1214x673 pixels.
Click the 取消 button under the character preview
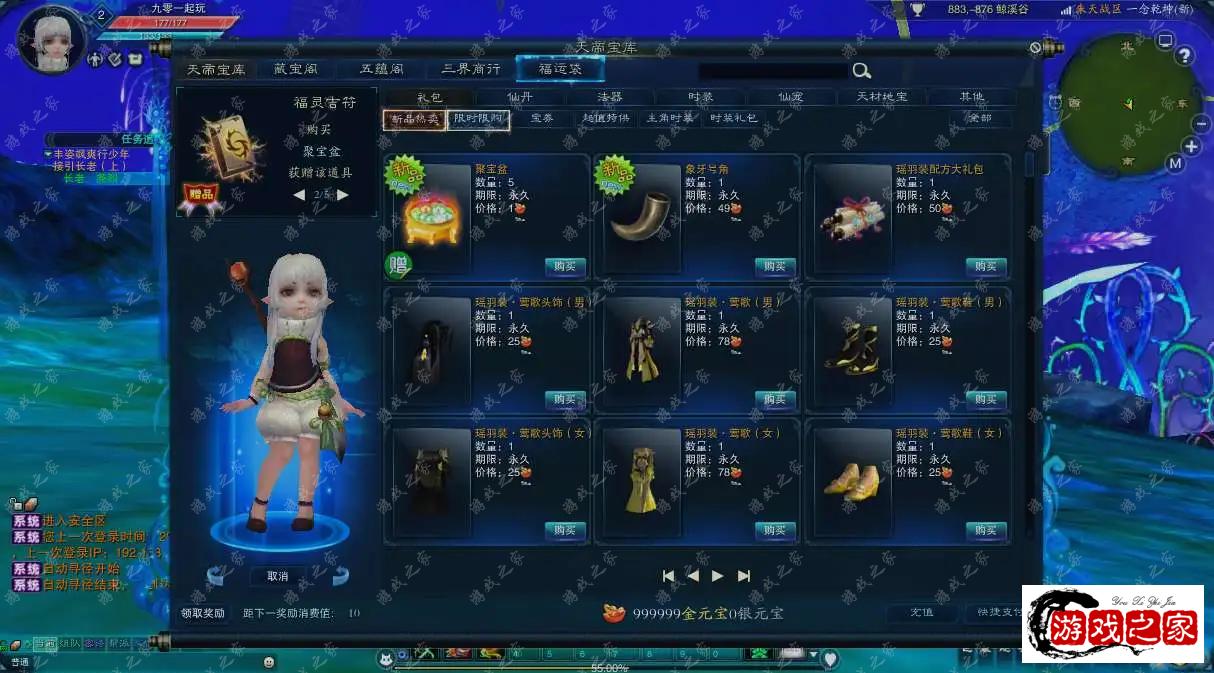(x=277, y=576)
